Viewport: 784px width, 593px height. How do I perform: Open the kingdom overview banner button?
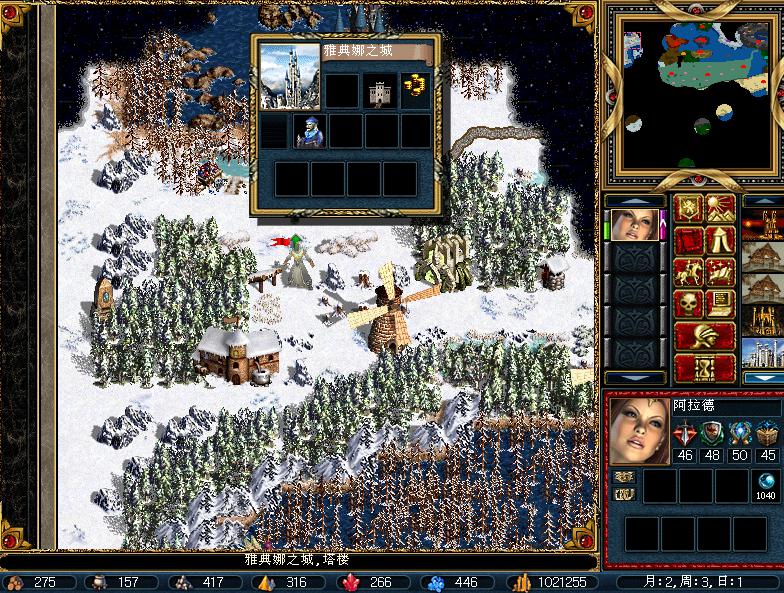[689, 209]
